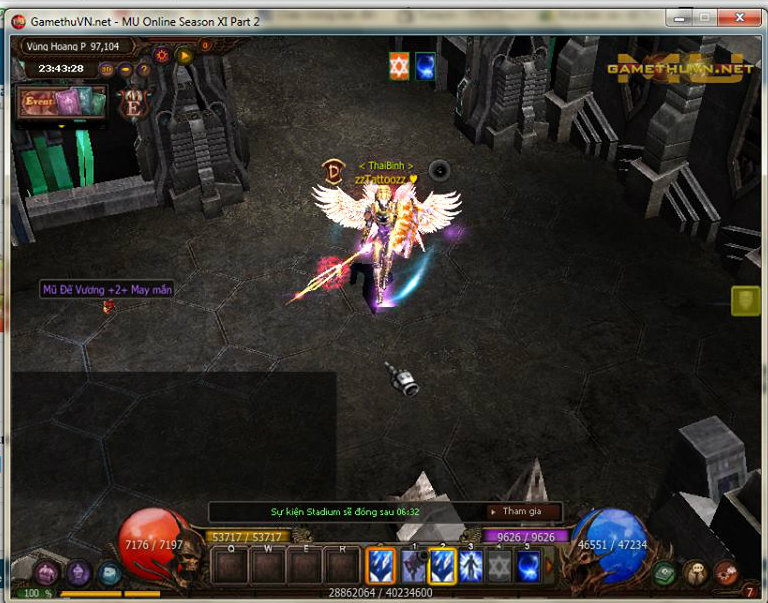Open the green round menu button at bottom right
Image resolution: width=768 pixels, height=603 pixels.
664,573
